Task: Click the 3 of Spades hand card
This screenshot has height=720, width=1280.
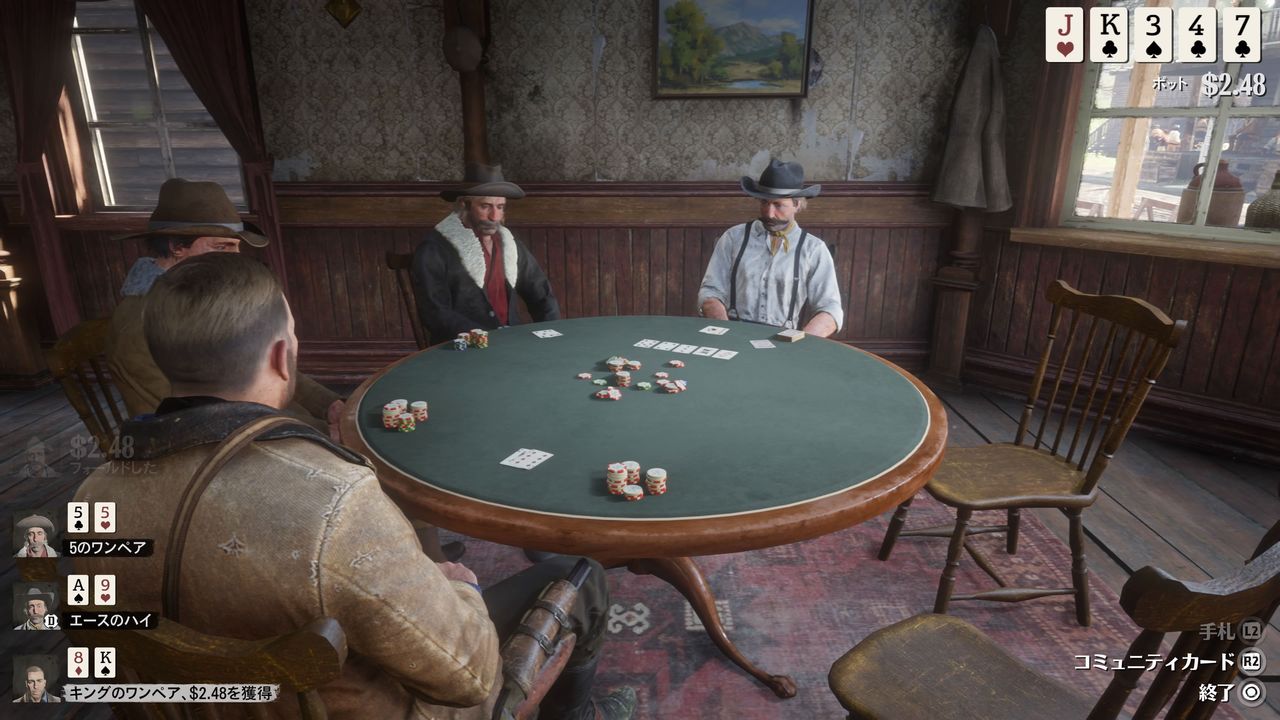Action: point(1153,34)
